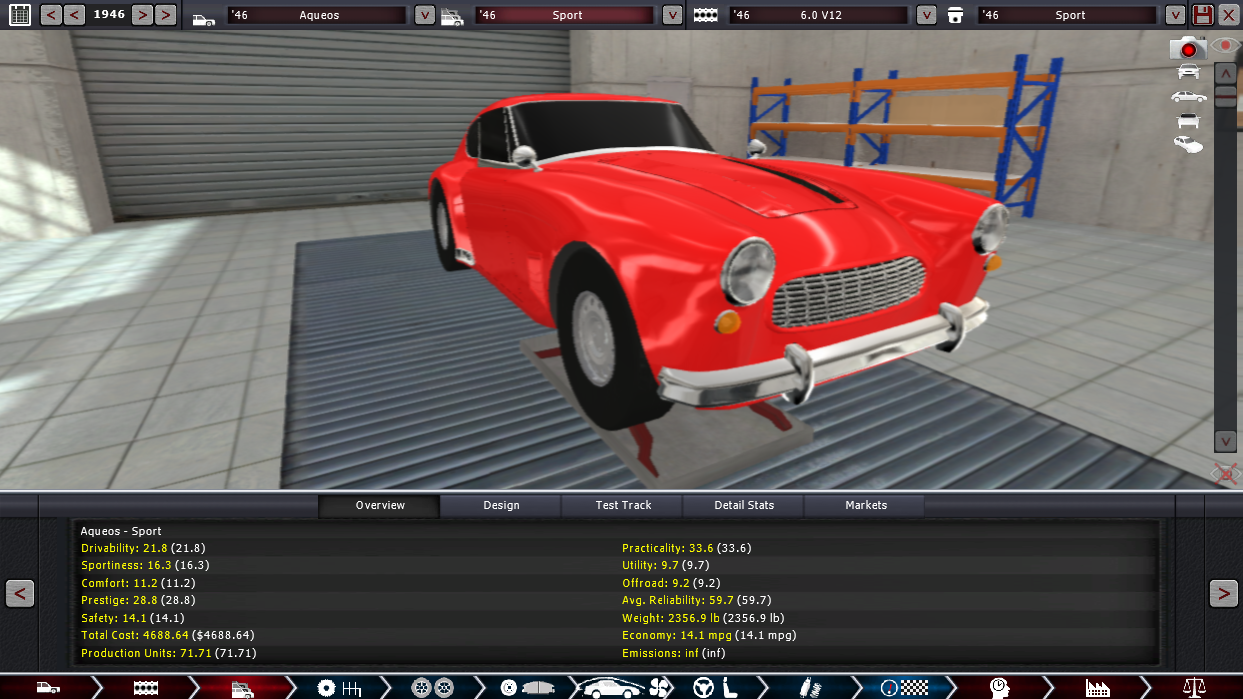Switch to the front camera view of the car
Screen dimensions: 1243x699
[x=1188, y=71]
